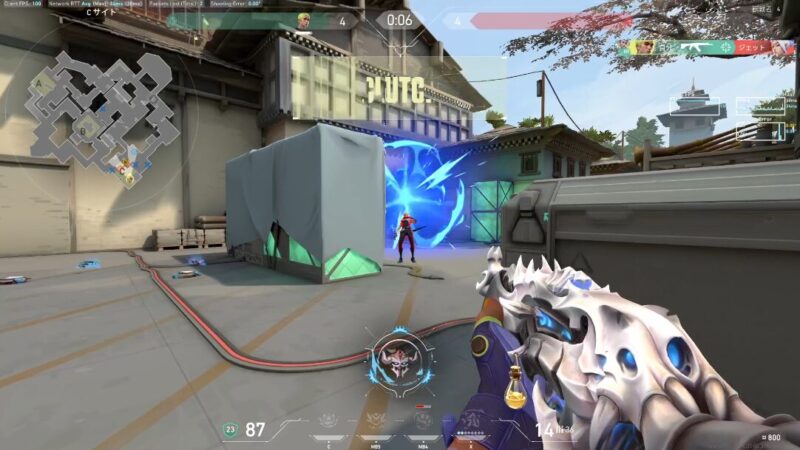Viewport: 800px width, 450px height.
Task: Select the ability icon labeled C
Action: [x=327, y=422]
